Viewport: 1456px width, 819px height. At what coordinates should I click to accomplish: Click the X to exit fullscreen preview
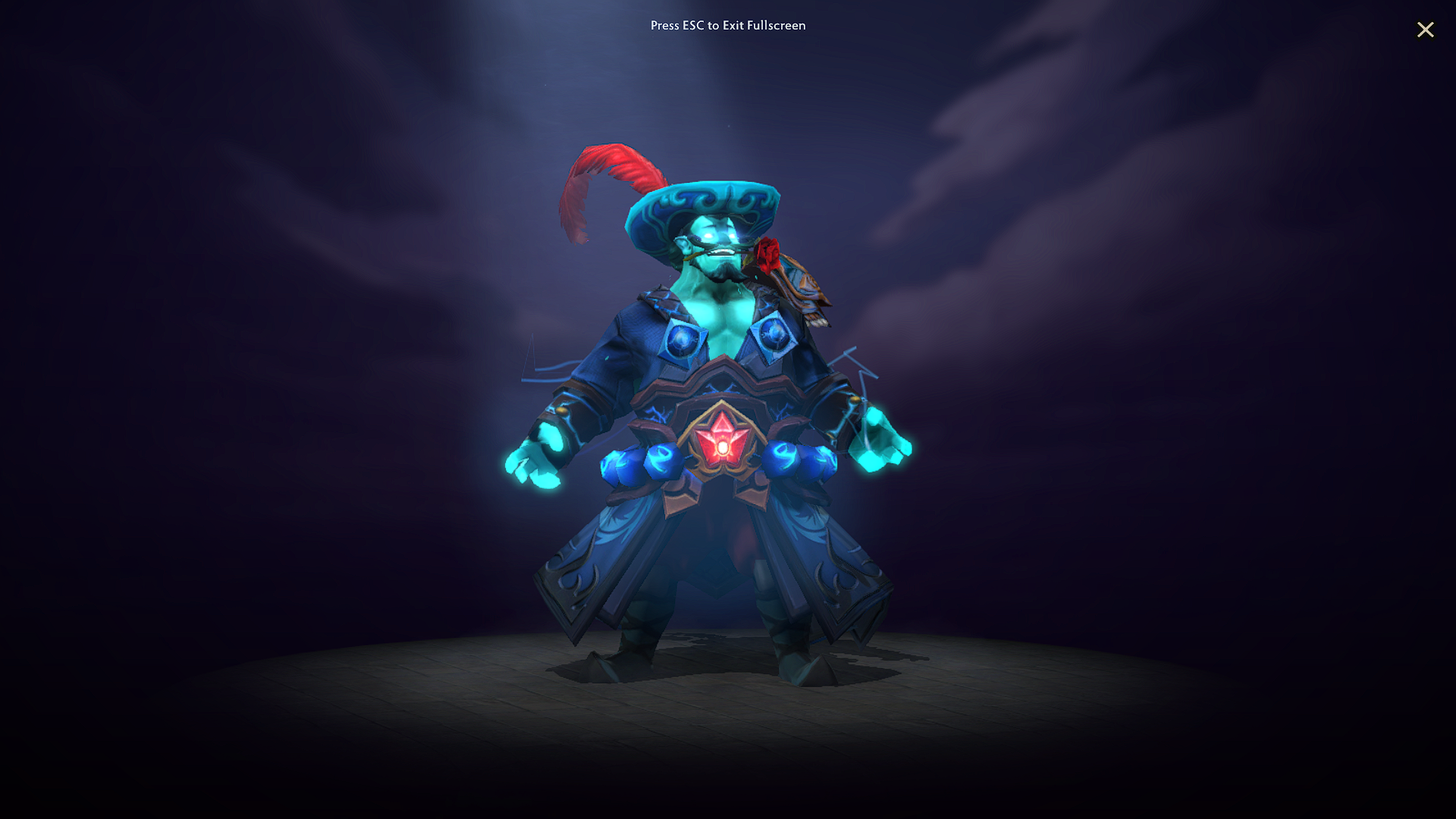click(x=1426, y=30)
